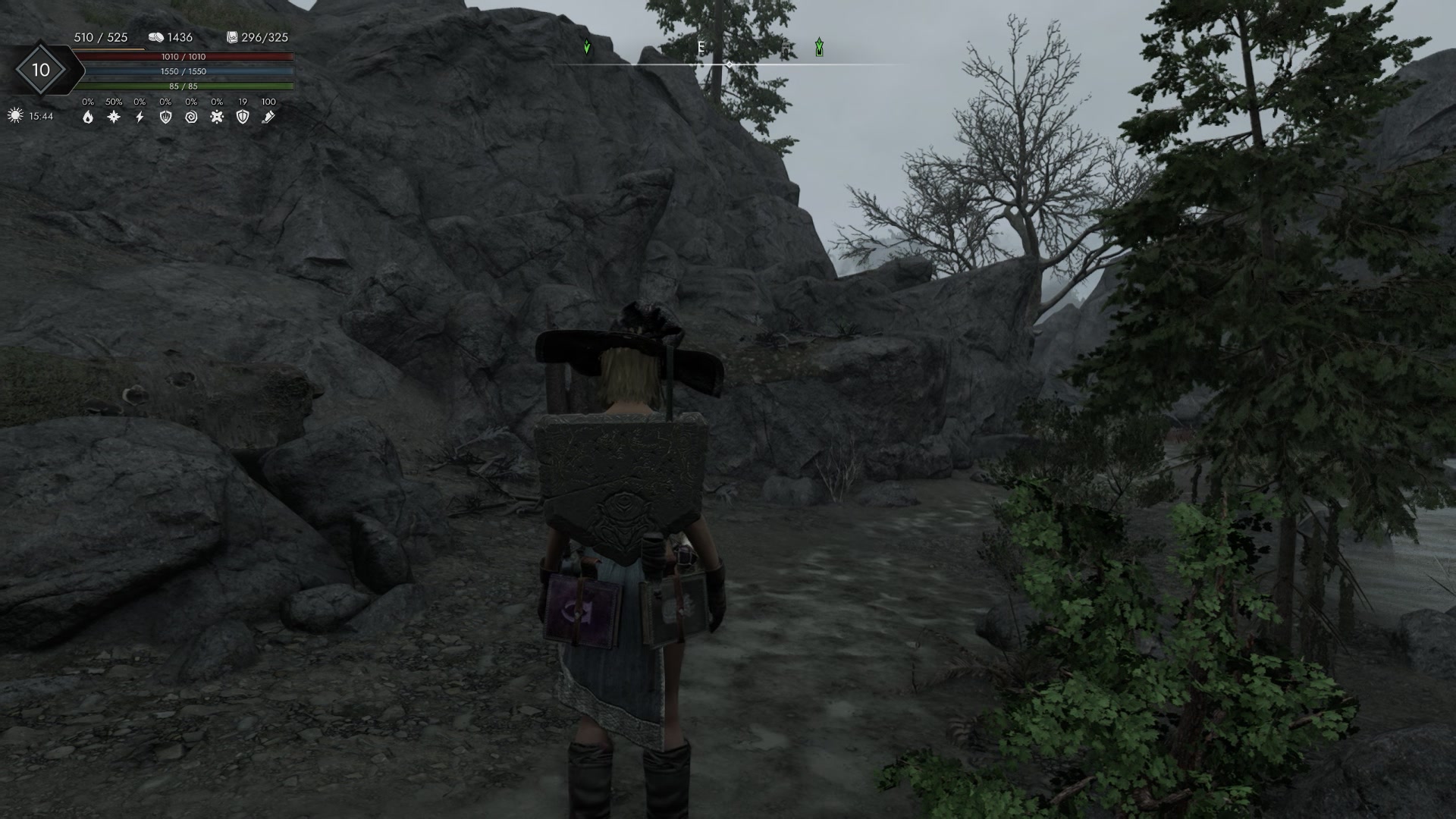Select the spiral spirit resistance icon
Screen dimensions: 1456x819
click(x=192, y=118)
